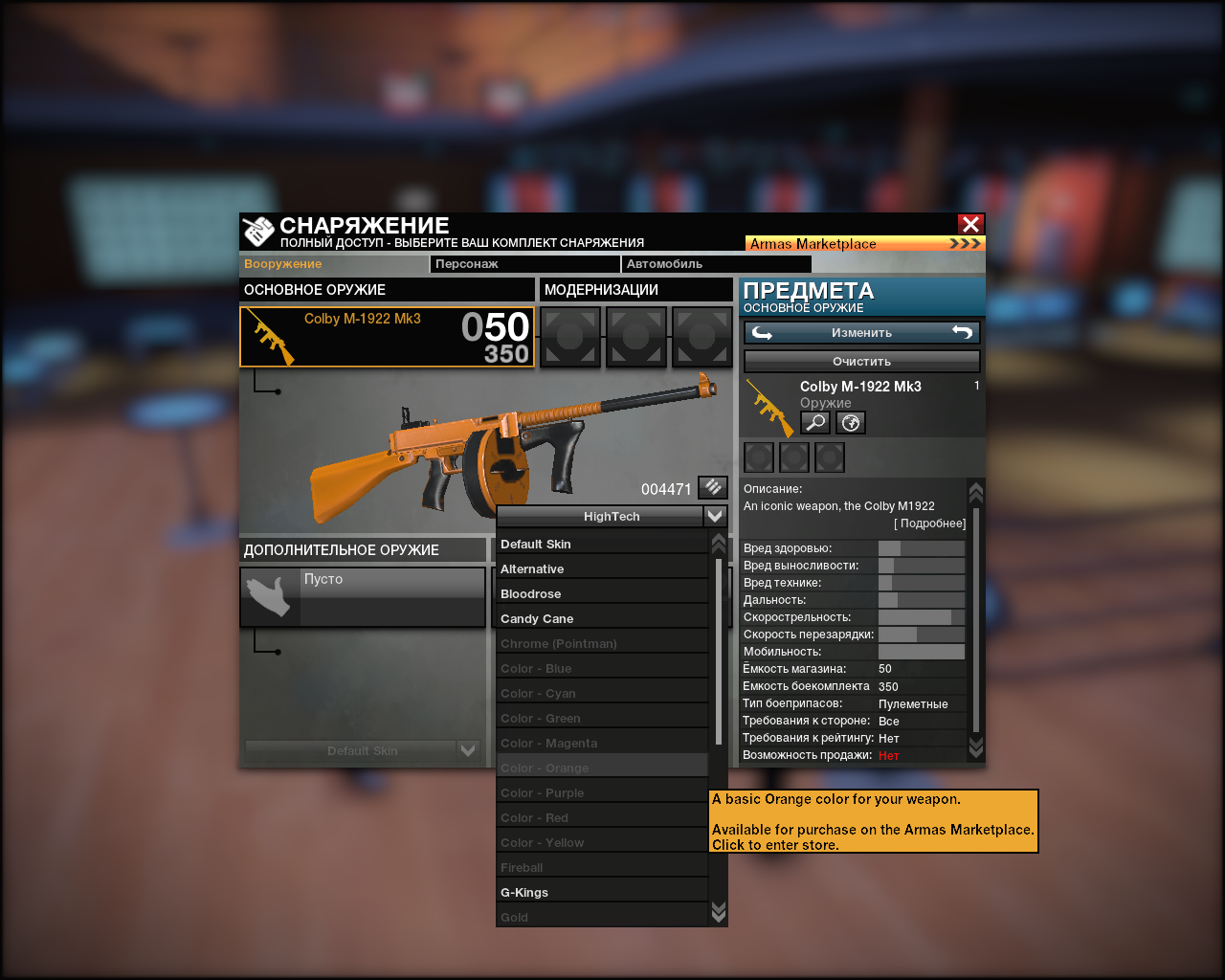Viewport: 1225px width, 980px height.
Task: Choose the Default Skin option
Action: click(x=602, y=545)
